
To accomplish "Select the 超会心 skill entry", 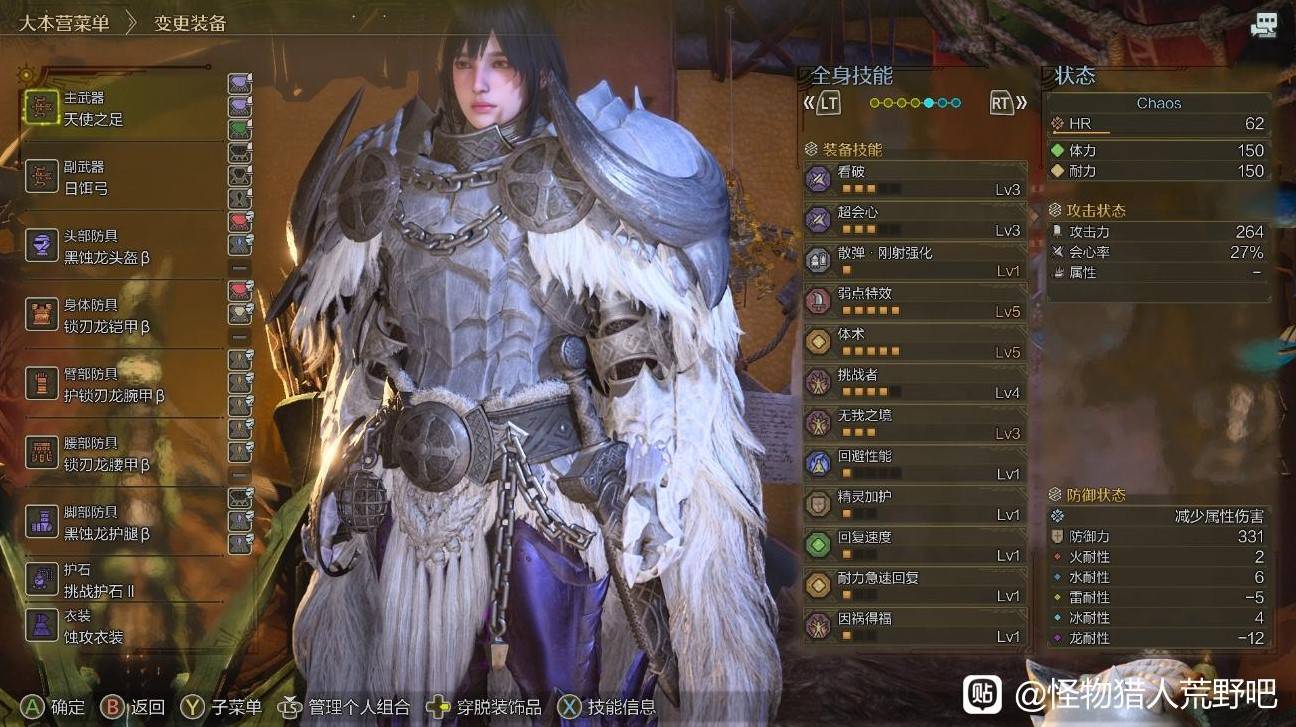I will pos(915,221).
